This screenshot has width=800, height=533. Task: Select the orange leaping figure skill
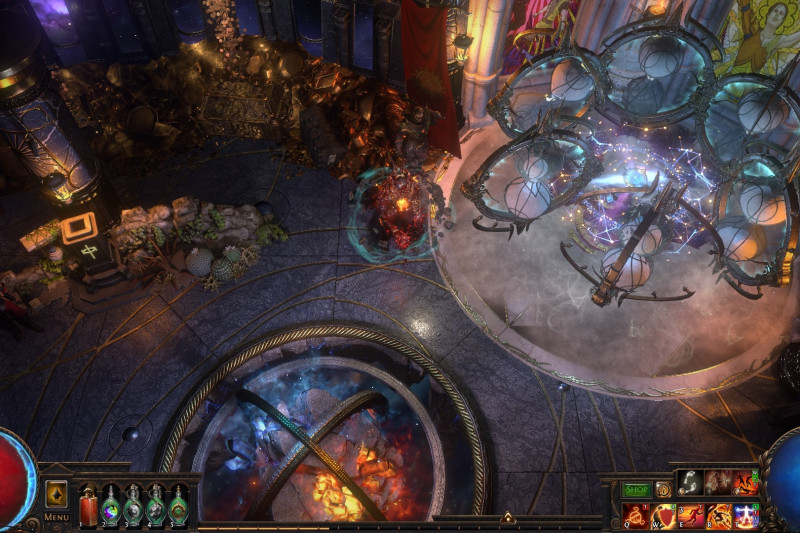pos(746,482)
